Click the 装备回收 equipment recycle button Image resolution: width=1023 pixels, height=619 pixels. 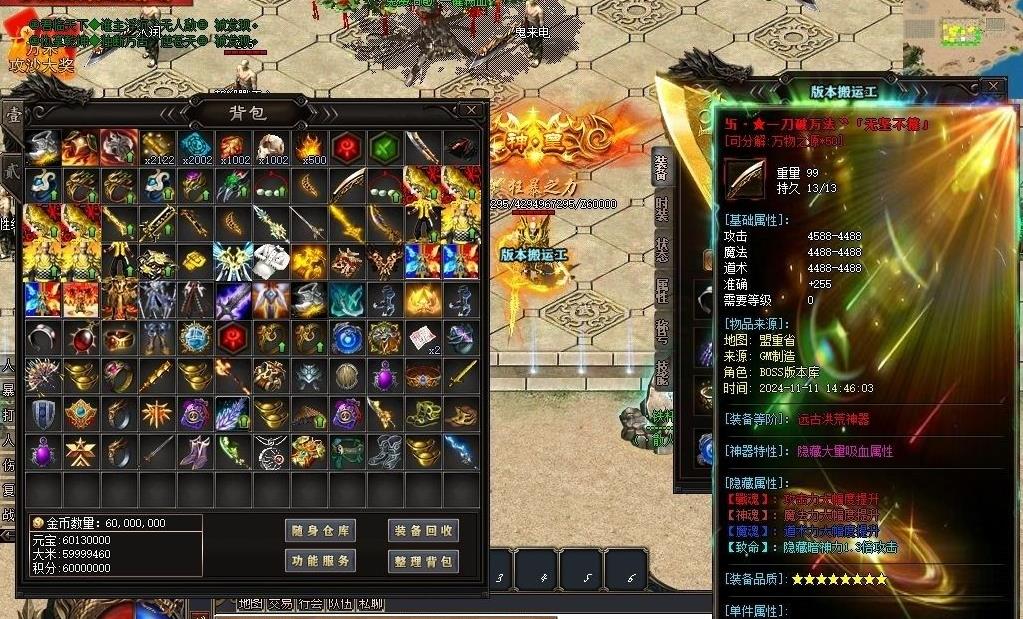pos(423,530)
